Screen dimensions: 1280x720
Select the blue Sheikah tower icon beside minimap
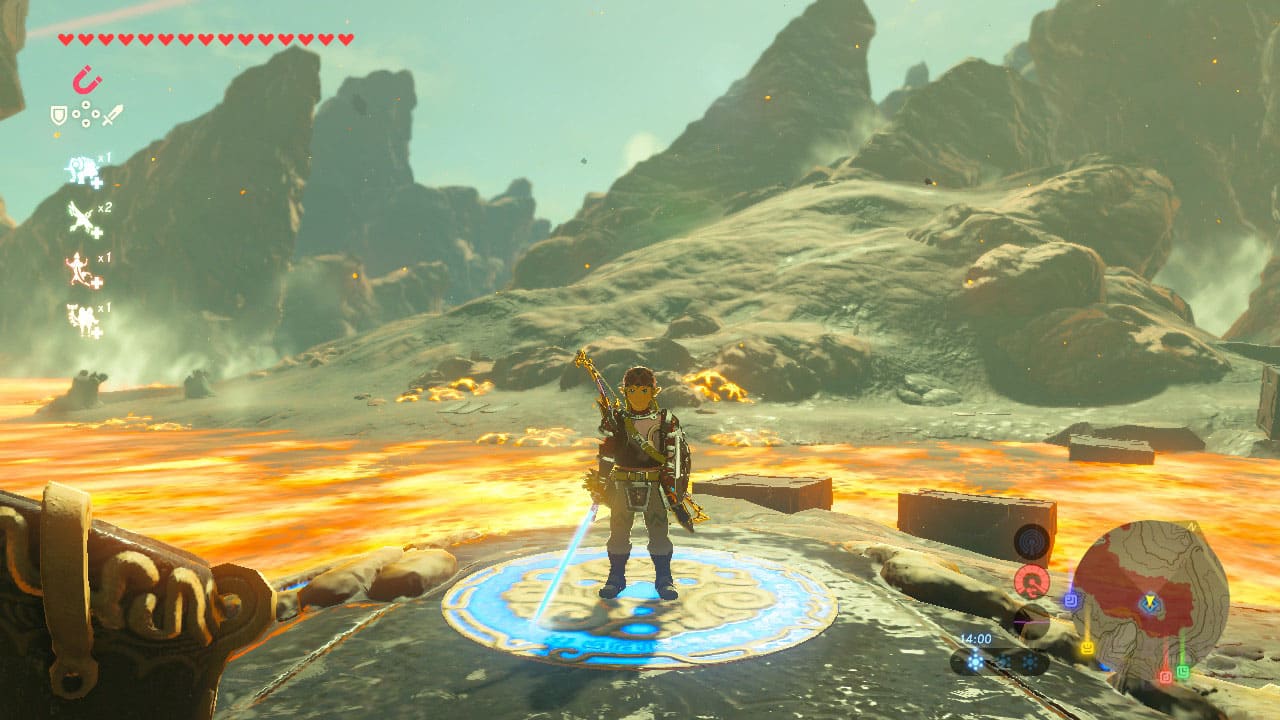(1031, 541)
